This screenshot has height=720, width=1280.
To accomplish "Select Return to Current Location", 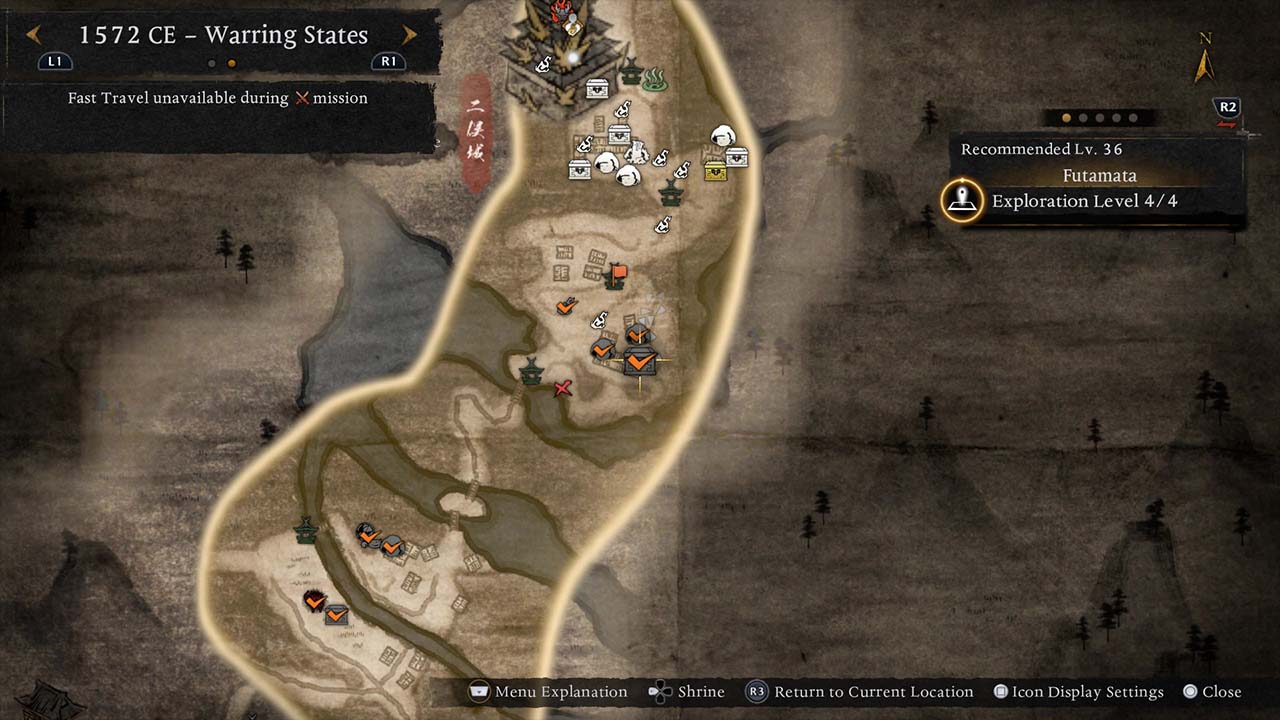I will click(x=860, y=692).
